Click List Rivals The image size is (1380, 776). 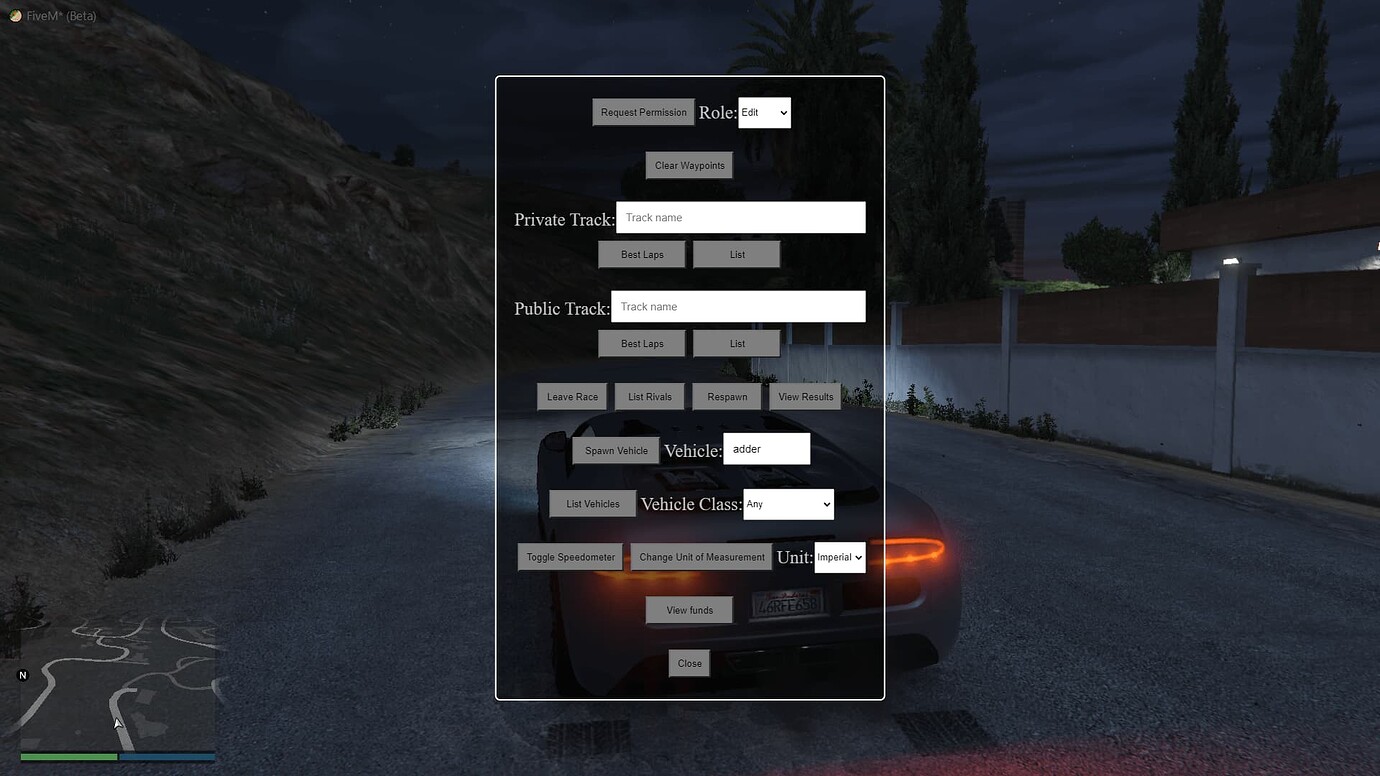(x=649, y=396)
